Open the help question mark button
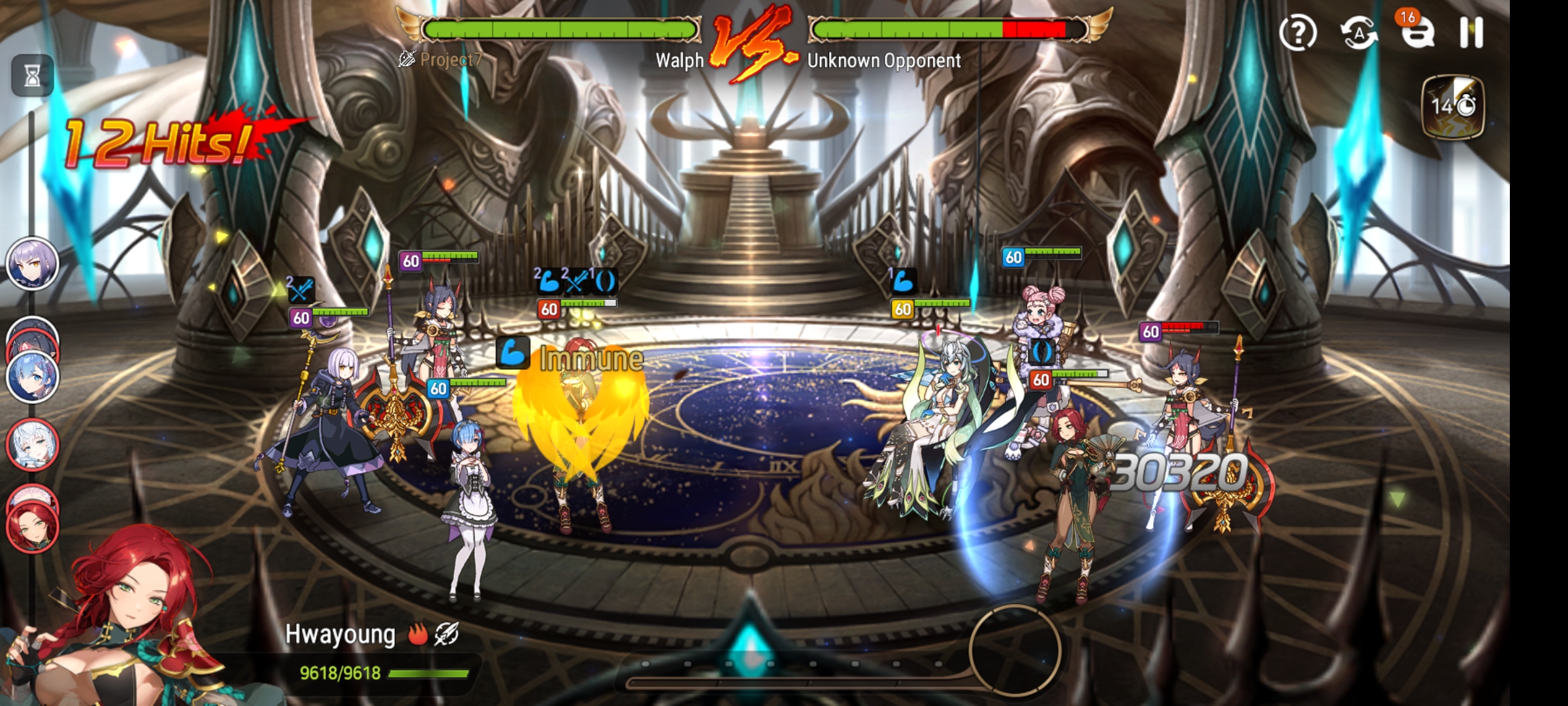The width and height of the screenshot is (1568, 706). (x=1298, y=33)
